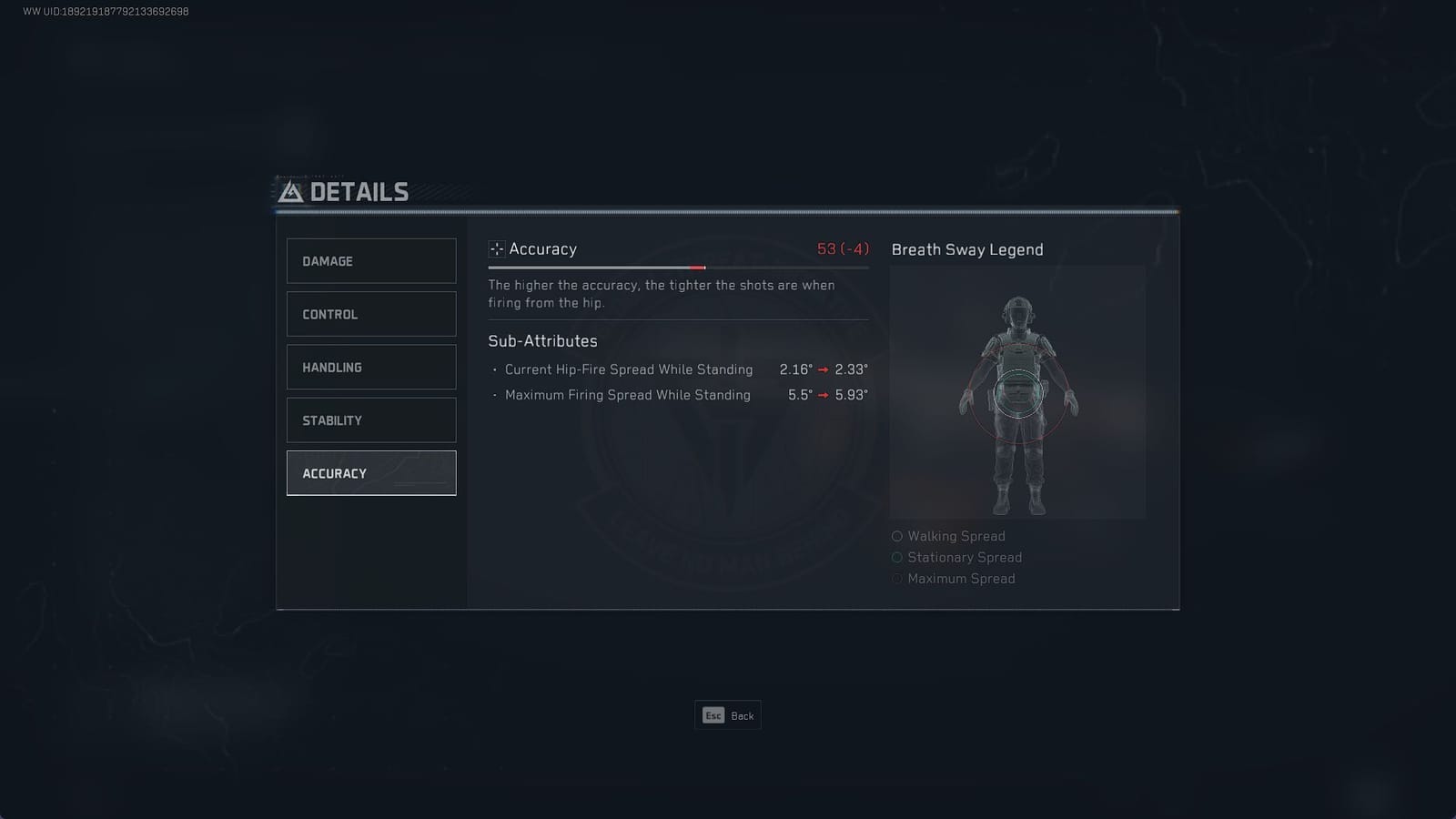Click the Maximum Spread circle icon

(897, 578)
